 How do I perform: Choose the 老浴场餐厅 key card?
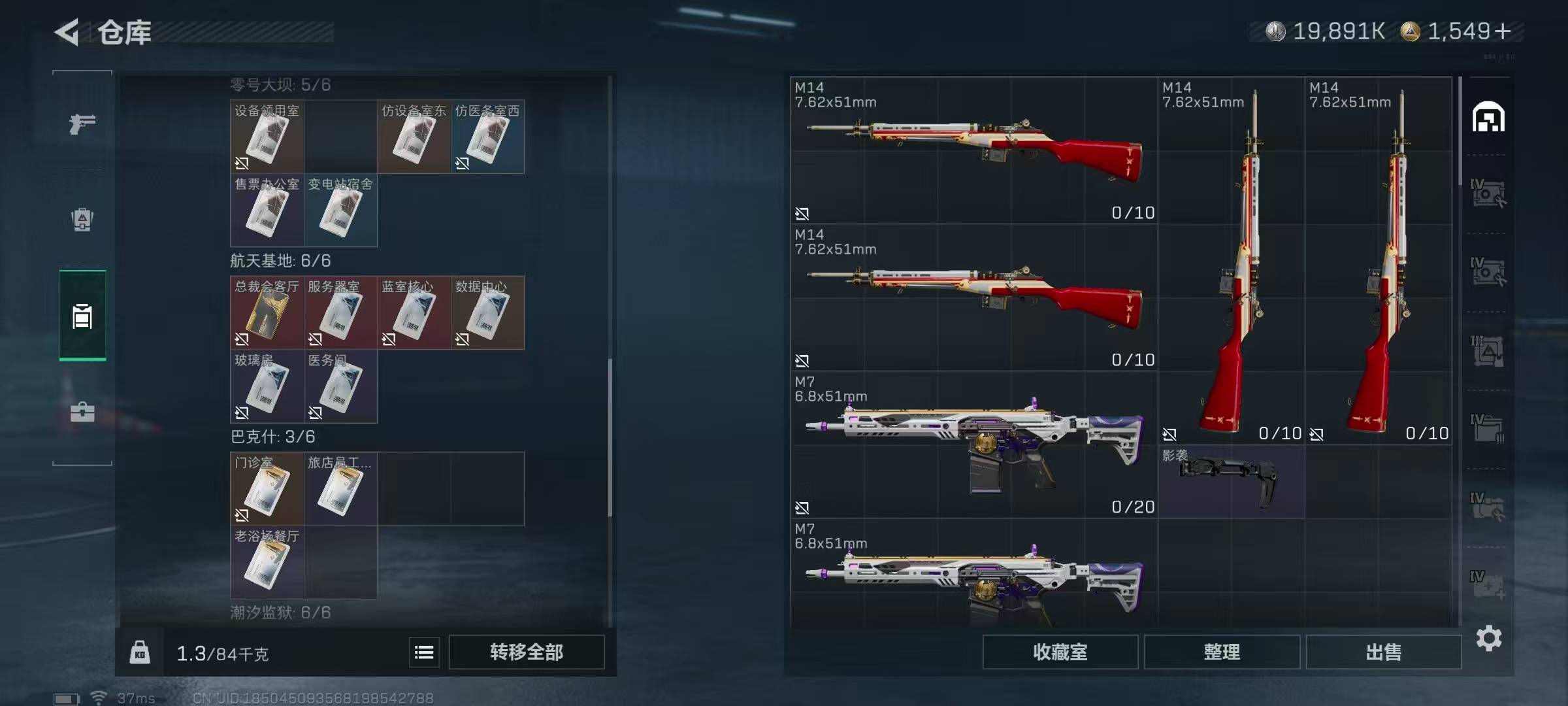click(267, 562)
